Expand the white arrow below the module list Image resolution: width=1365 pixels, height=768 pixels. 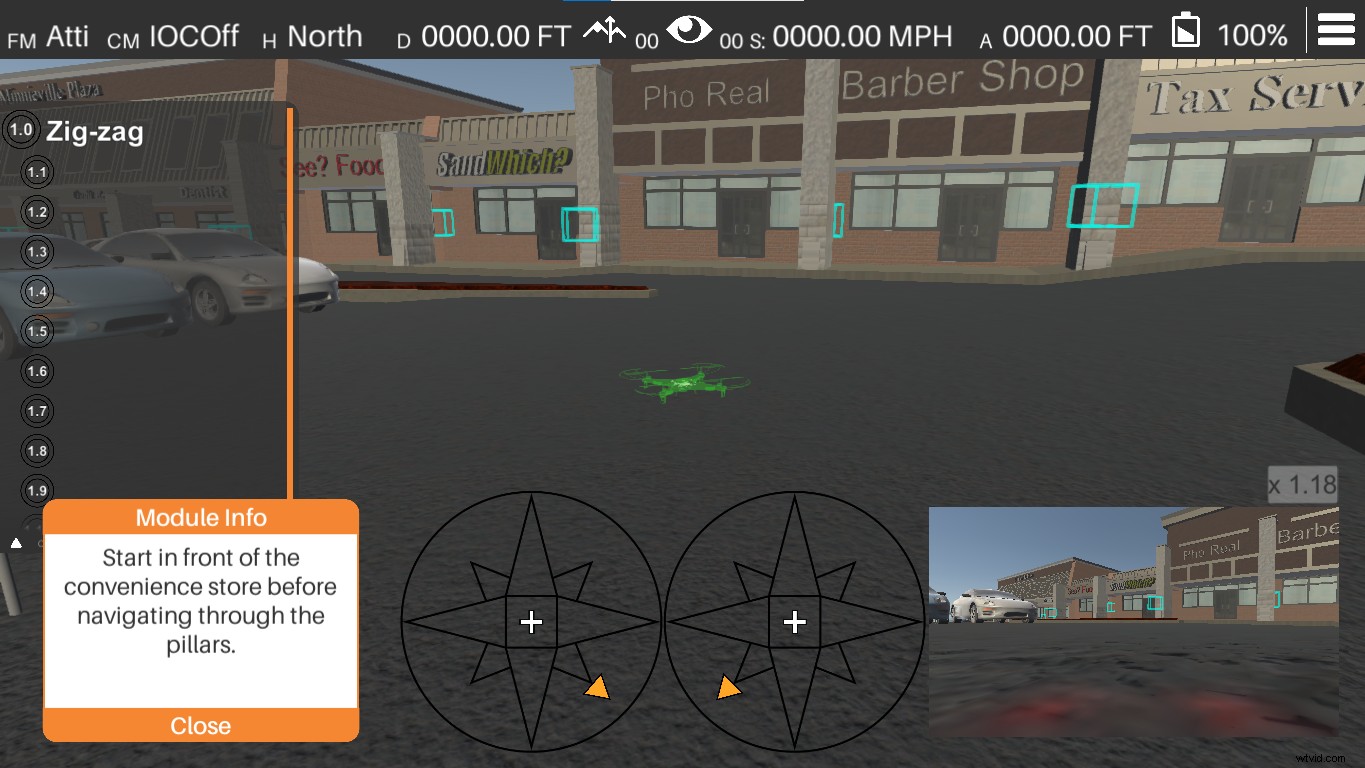click(16, 542)
